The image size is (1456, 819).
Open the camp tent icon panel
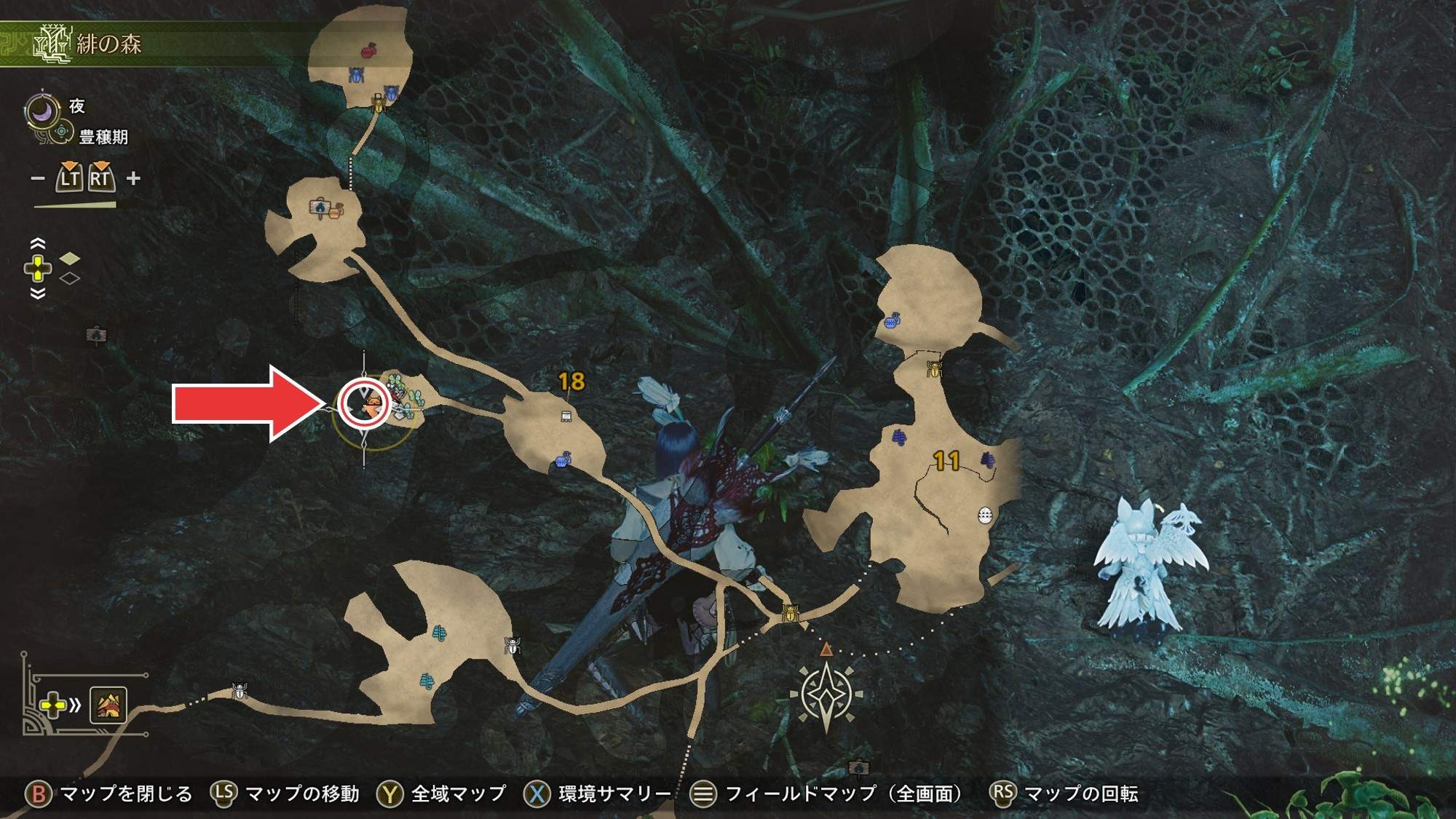coord(108,705)
